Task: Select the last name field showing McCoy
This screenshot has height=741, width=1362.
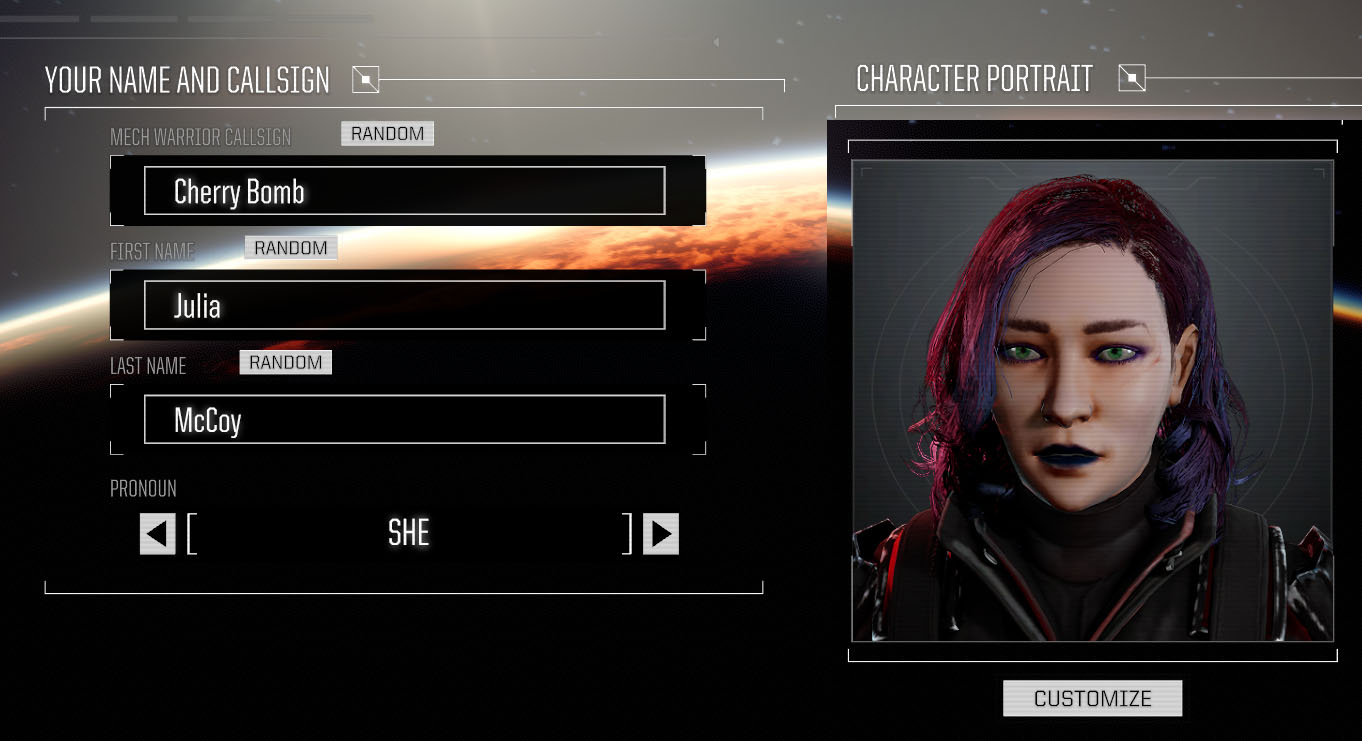Action: pos(404,420)
